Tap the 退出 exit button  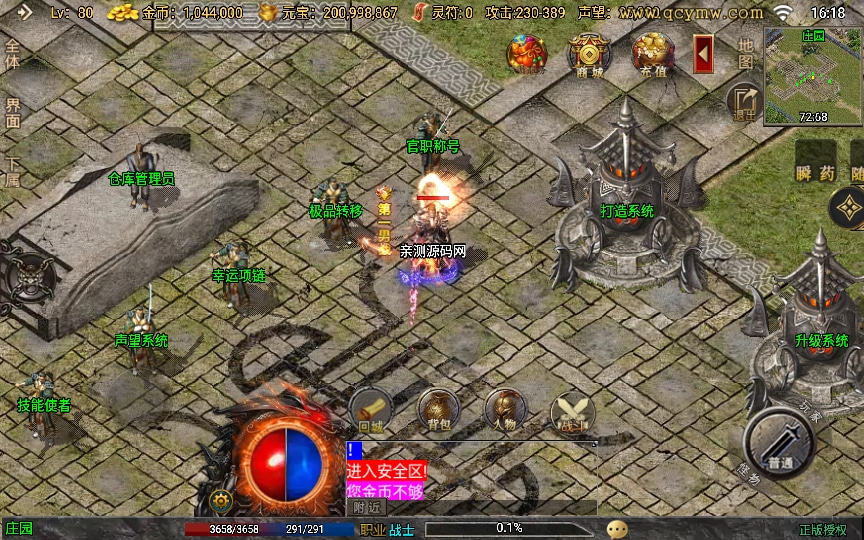pos(744,102)
